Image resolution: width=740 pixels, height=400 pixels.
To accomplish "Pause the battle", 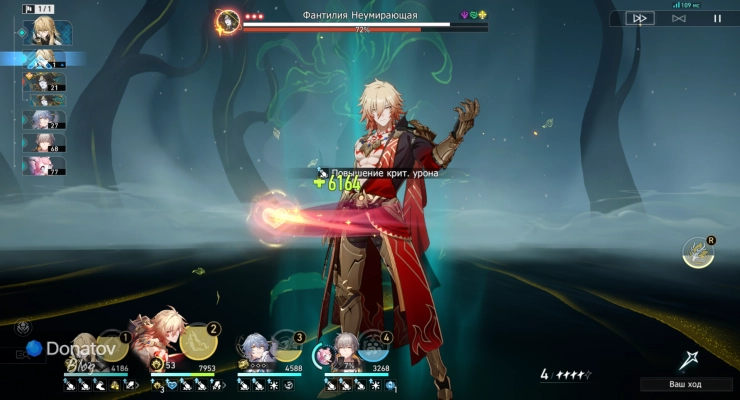I will pos(716,18).
